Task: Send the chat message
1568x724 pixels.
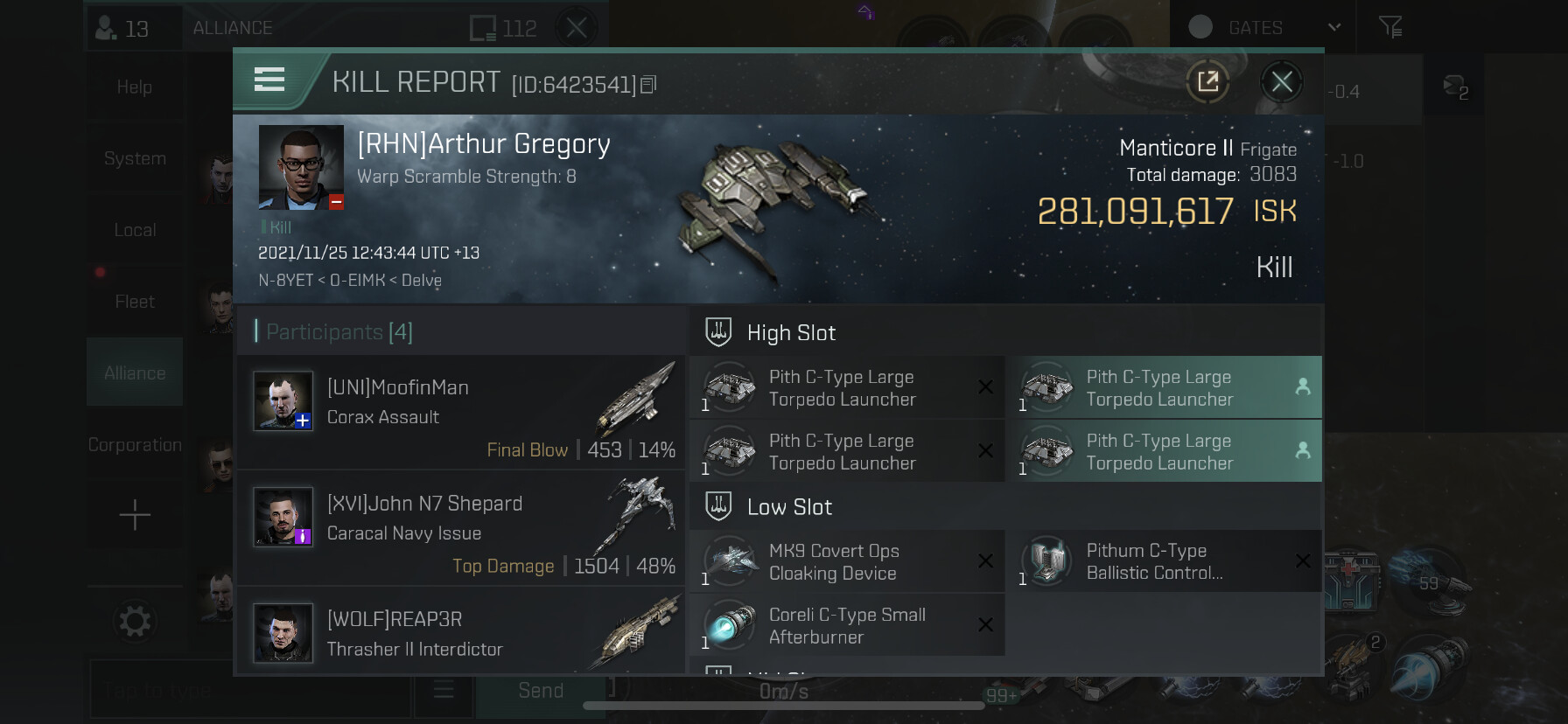Action: coord(541,691)
